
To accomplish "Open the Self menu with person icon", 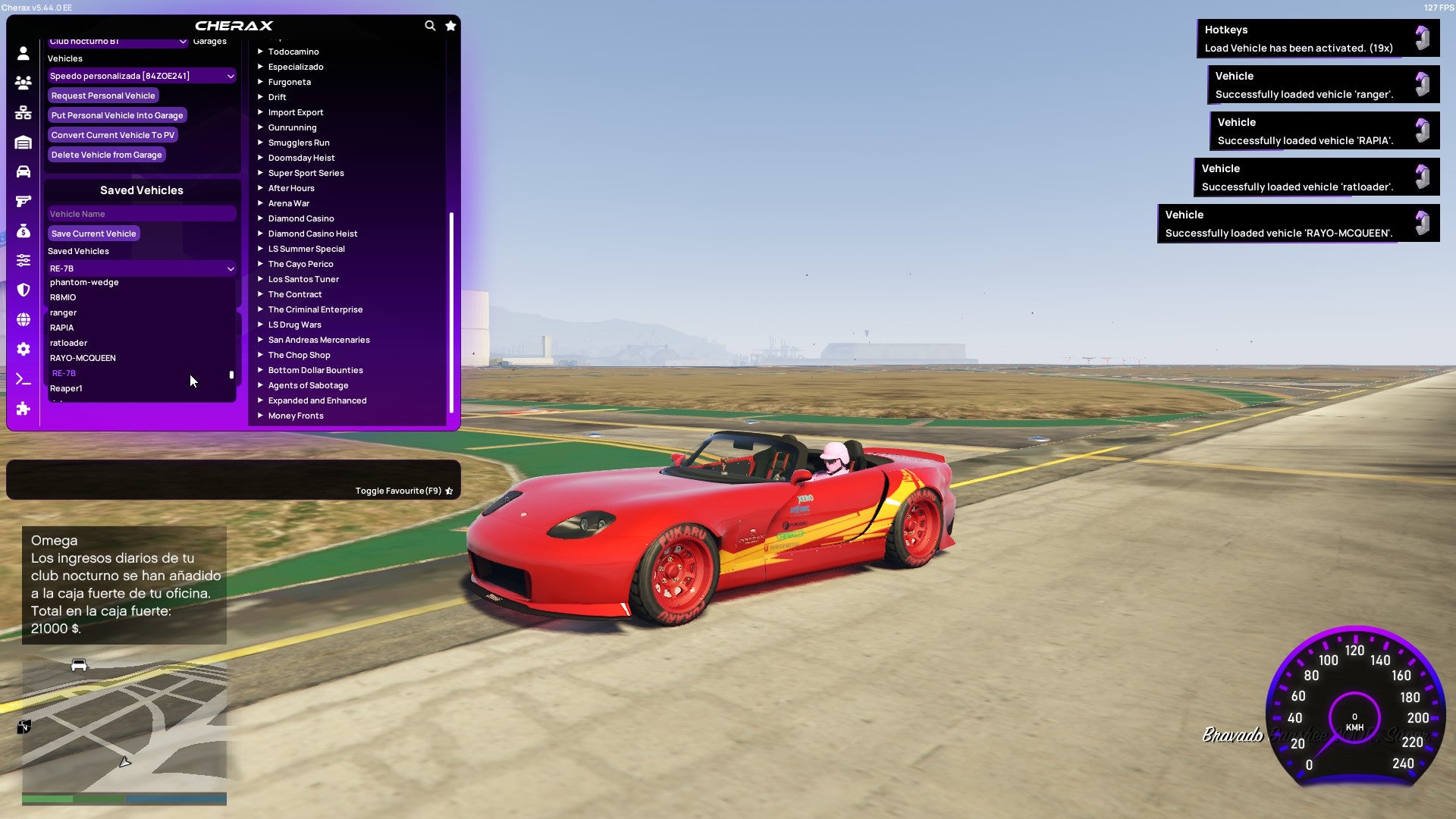I will tap(24, 52).
